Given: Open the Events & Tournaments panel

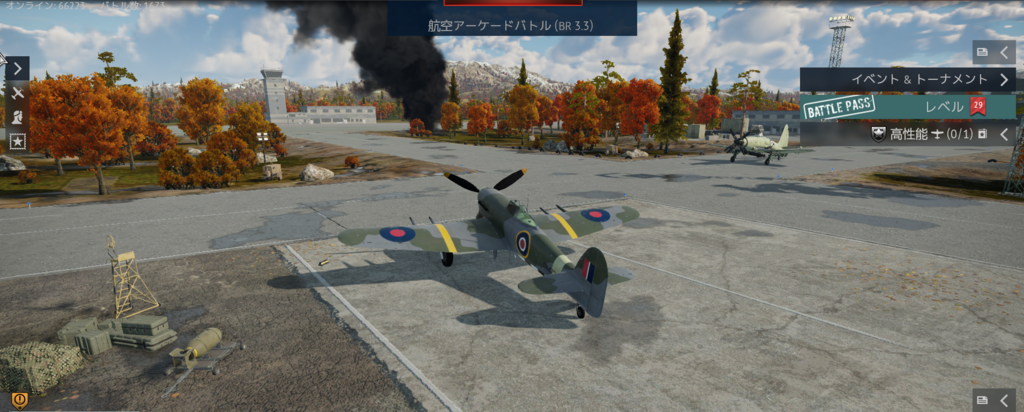Looking at the screenshot, I should point(908,79).
